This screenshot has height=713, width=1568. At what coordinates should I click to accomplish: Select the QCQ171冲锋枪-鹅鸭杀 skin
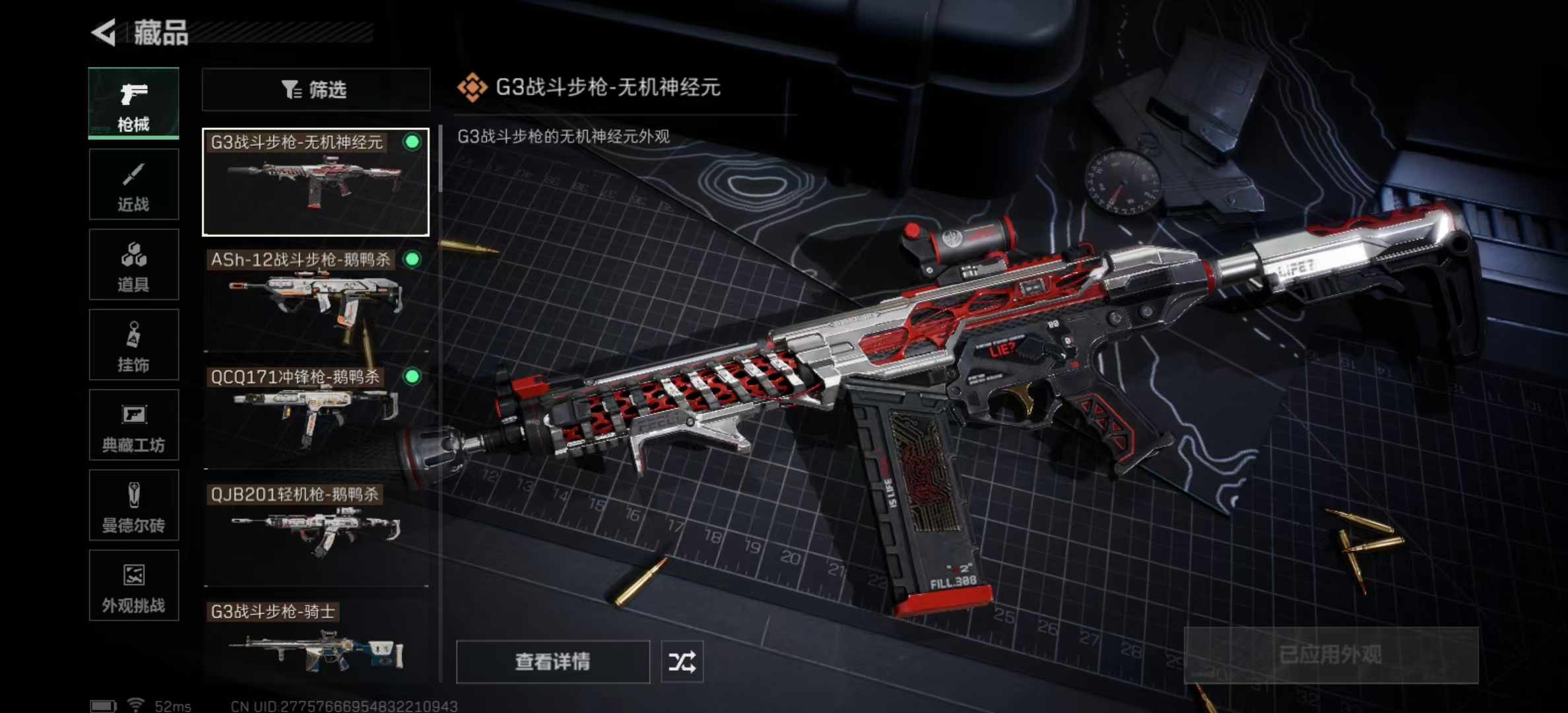tap(315, 416)
